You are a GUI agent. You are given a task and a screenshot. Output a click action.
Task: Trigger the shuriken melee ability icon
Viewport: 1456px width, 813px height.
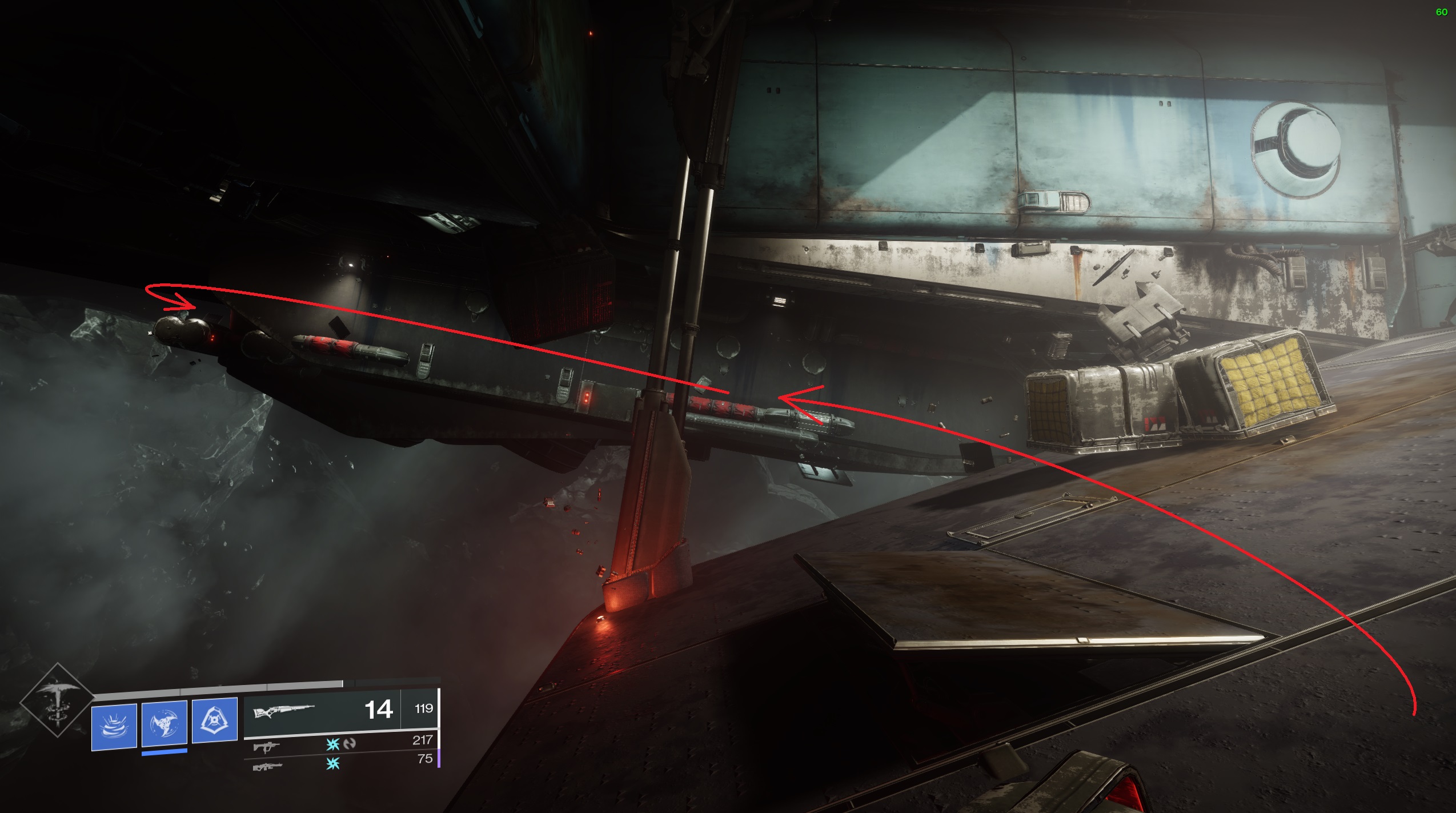pos(165,723)
